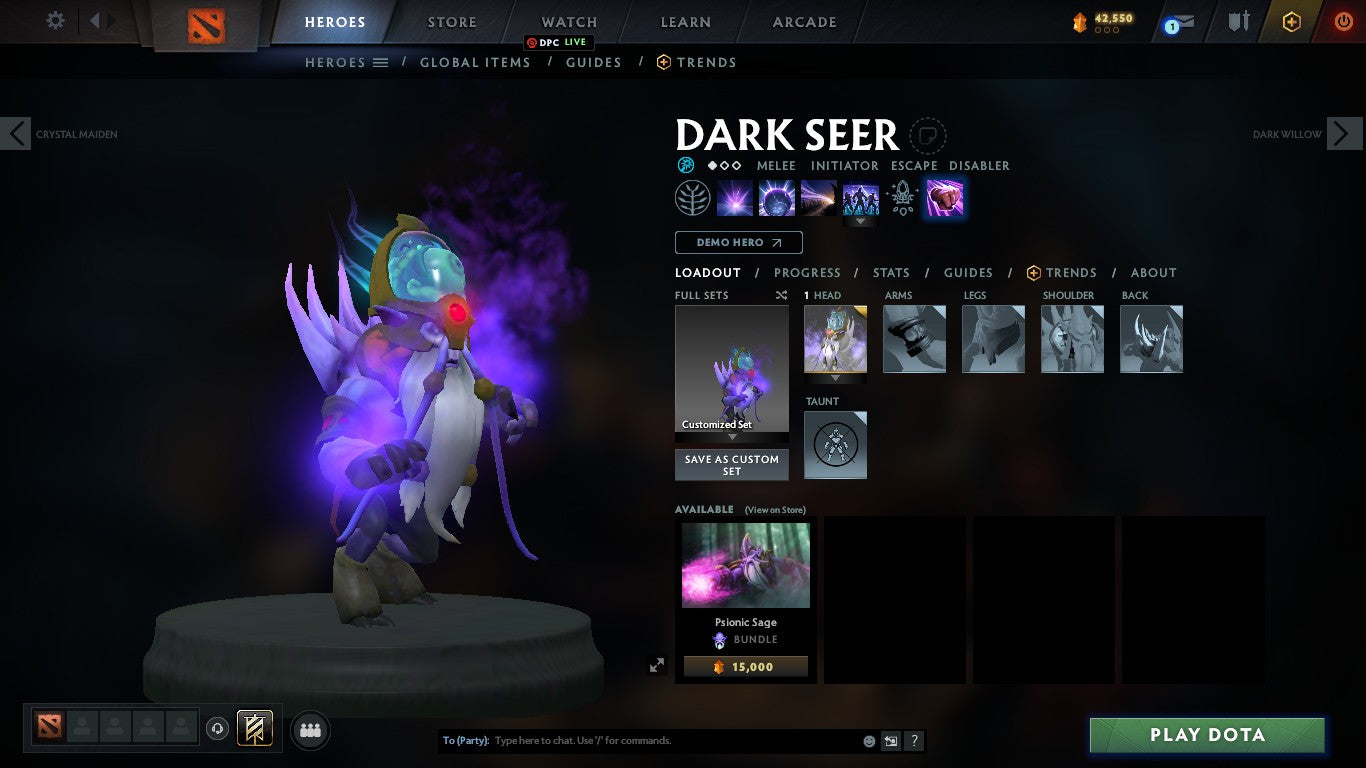The image size is (1366, 768).
Task: Click Save As Custom Set
Action: (731, 464)
